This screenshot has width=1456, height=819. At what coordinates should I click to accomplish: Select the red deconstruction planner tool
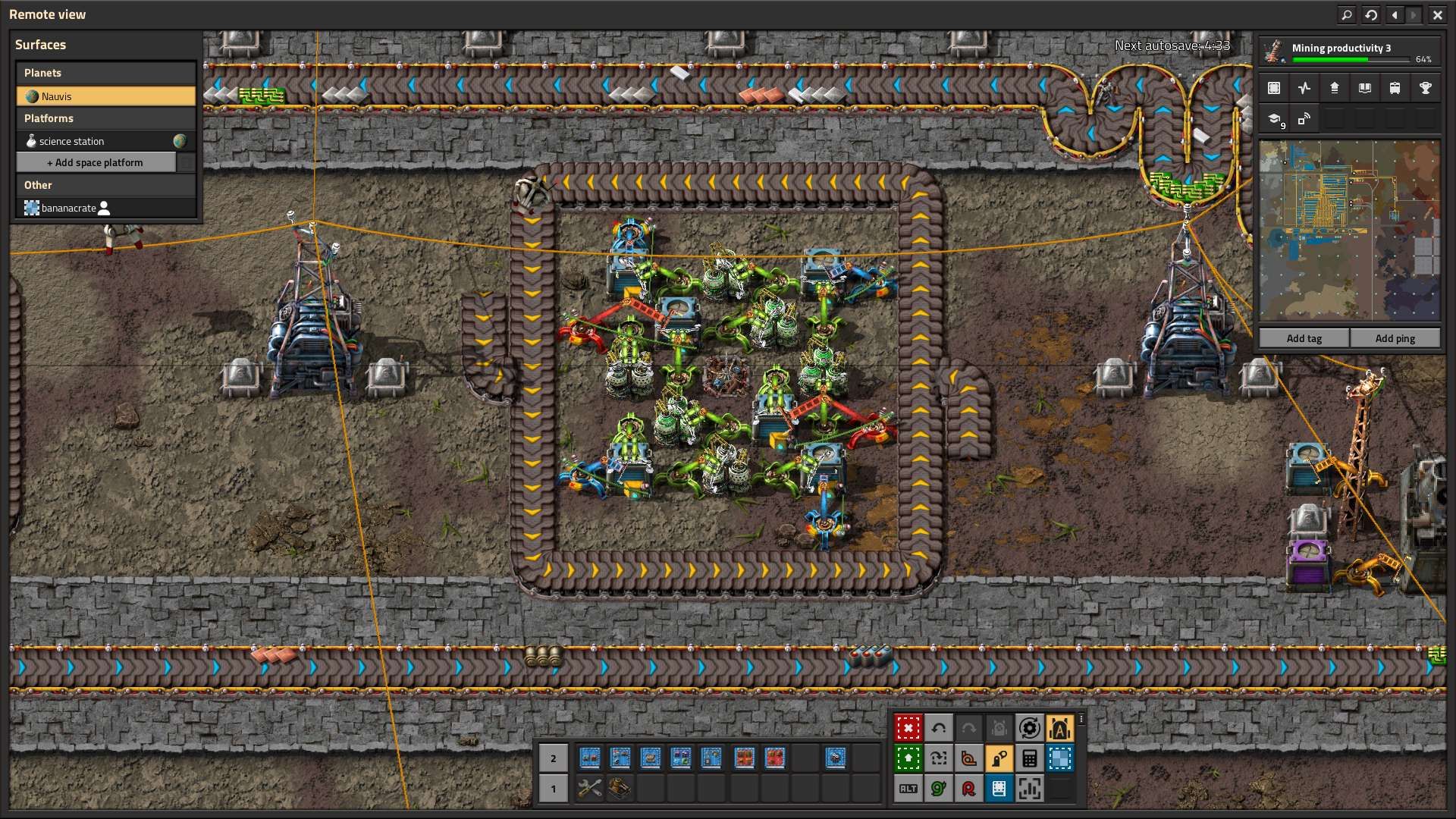(908, 728)
